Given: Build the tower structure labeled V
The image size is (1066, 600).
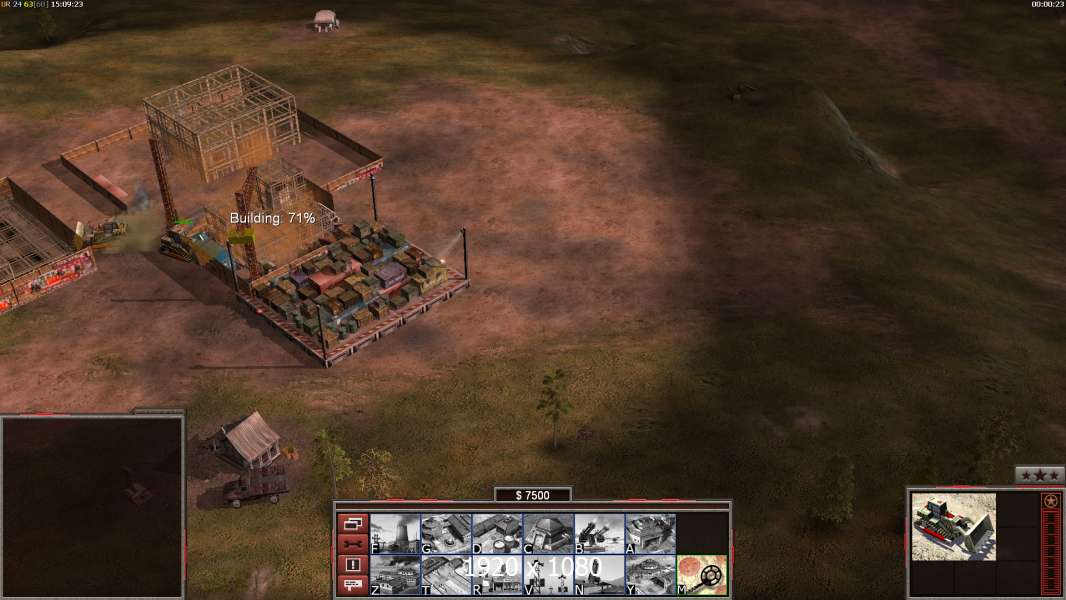Looking at the screenshot, I should tap(548, 575).
